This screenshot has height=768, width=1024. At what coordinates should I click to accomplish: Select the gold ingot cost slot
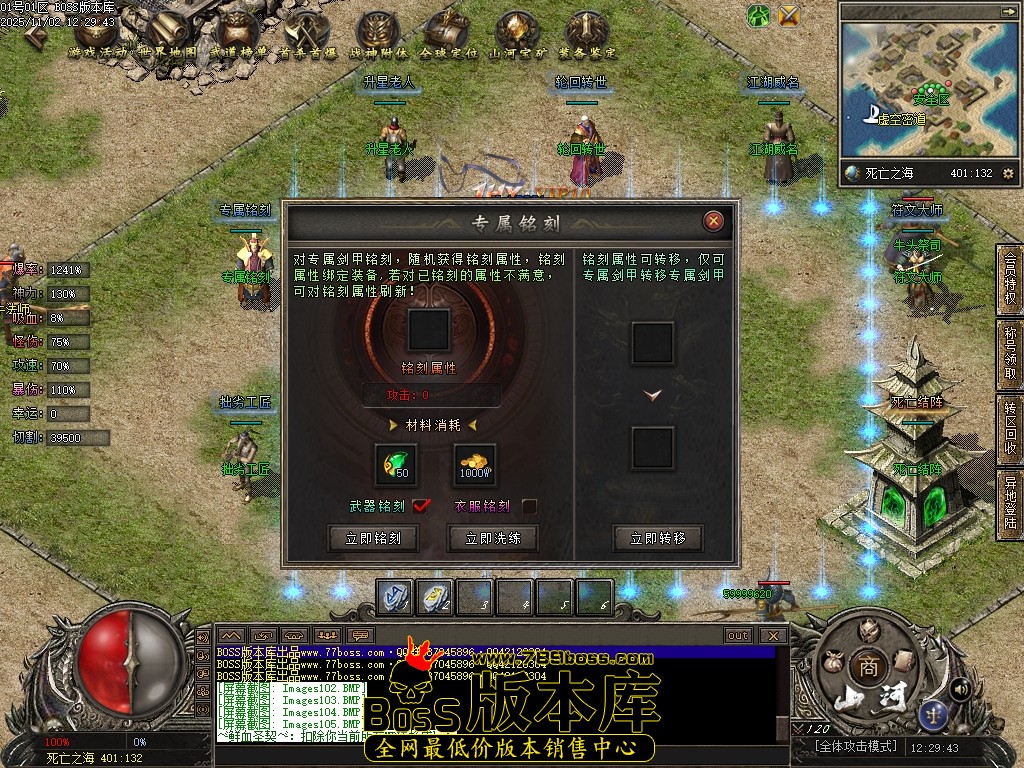point(473,465)
